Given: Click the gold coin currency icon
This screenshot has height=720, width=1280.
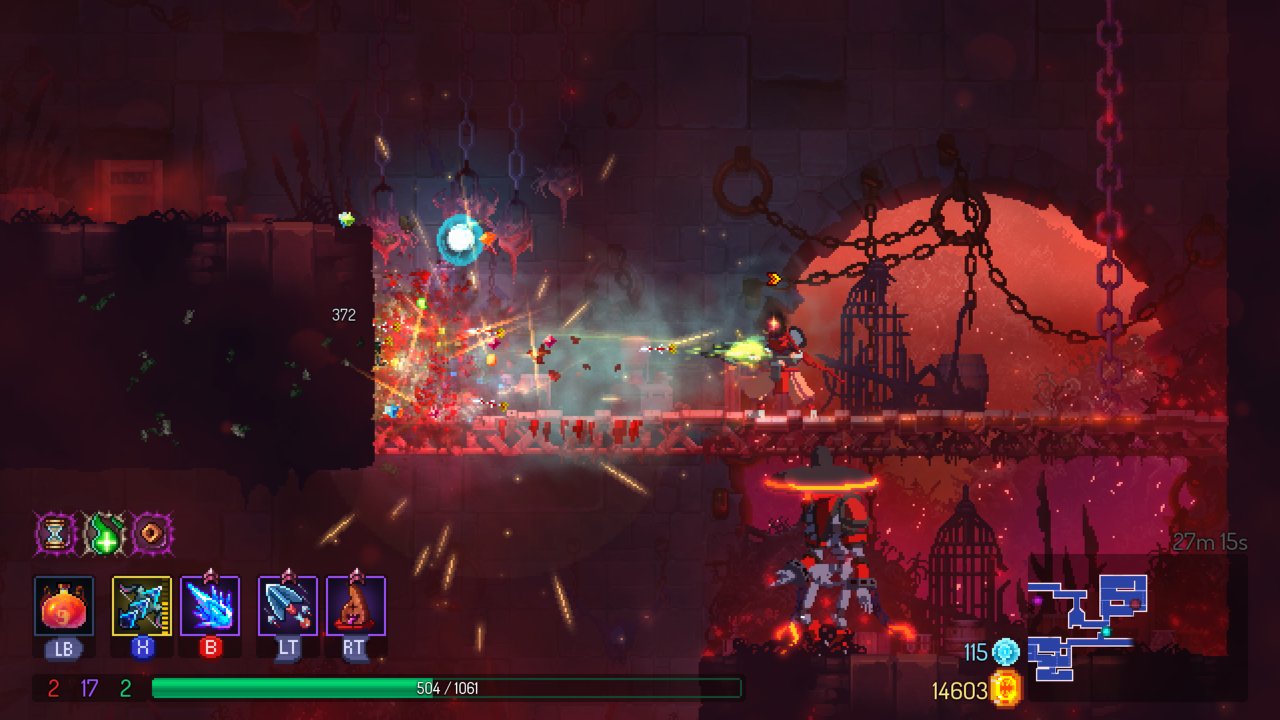Looking at the screenshot, I should point(1006,689).
